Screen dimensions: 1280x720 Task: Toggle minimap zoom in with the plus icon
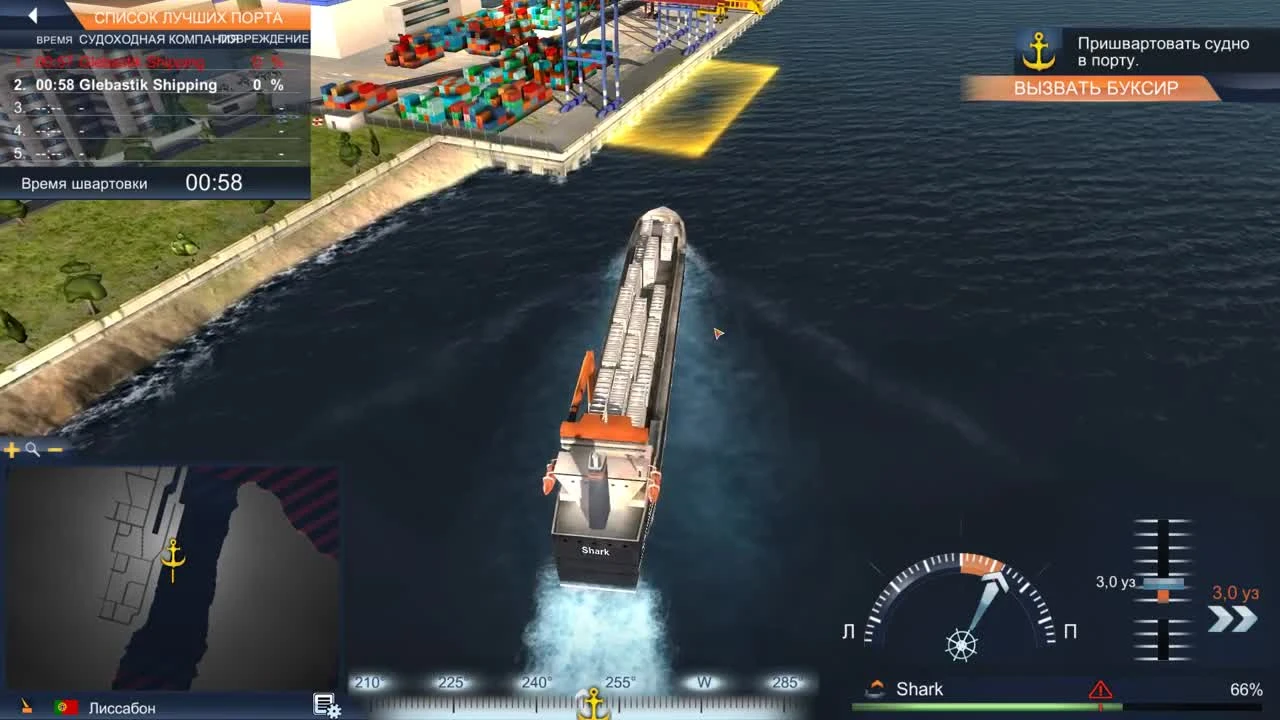(11, 449)
